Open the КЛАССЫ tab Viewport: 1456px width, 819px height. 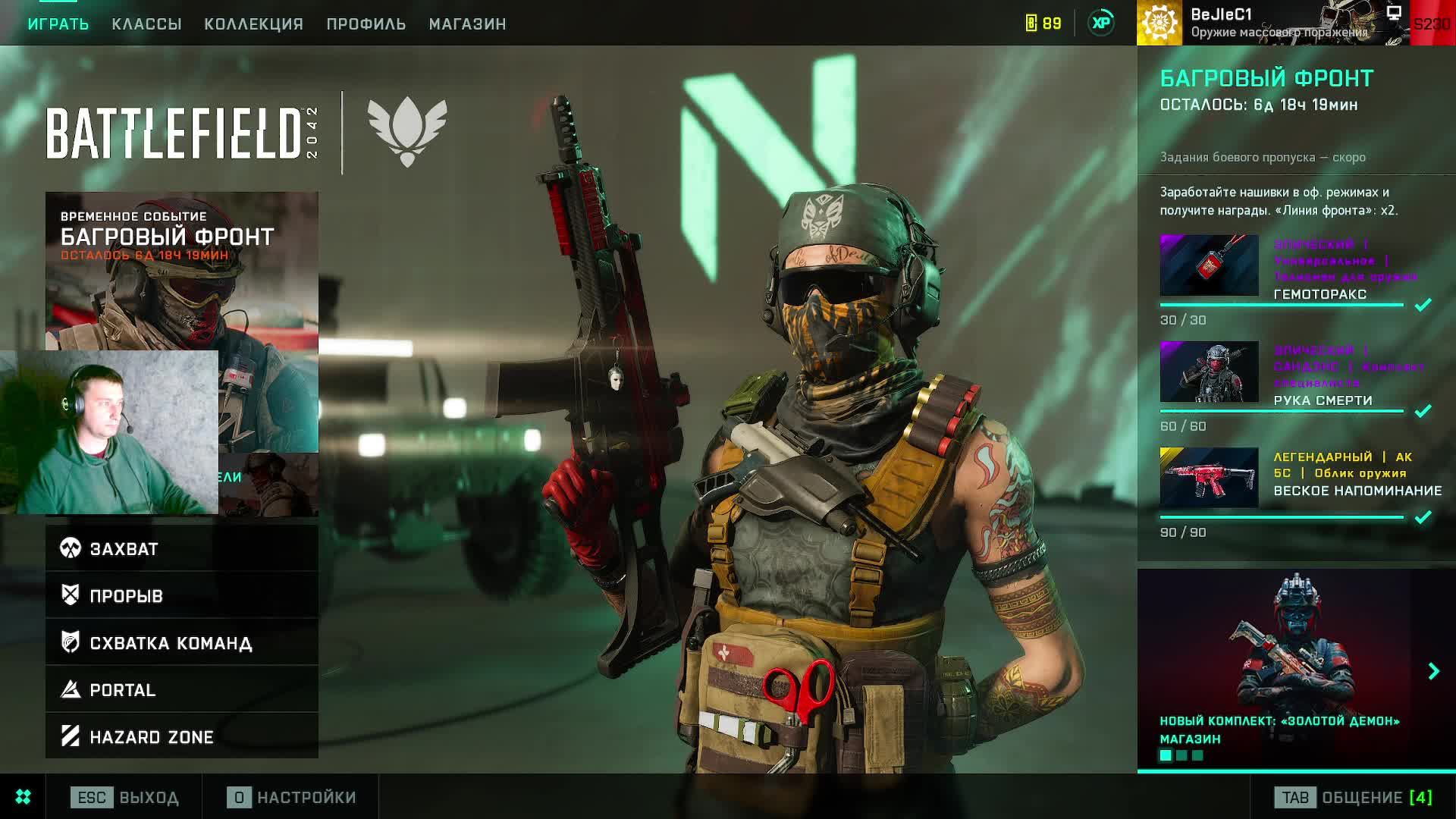coord(146,24)
